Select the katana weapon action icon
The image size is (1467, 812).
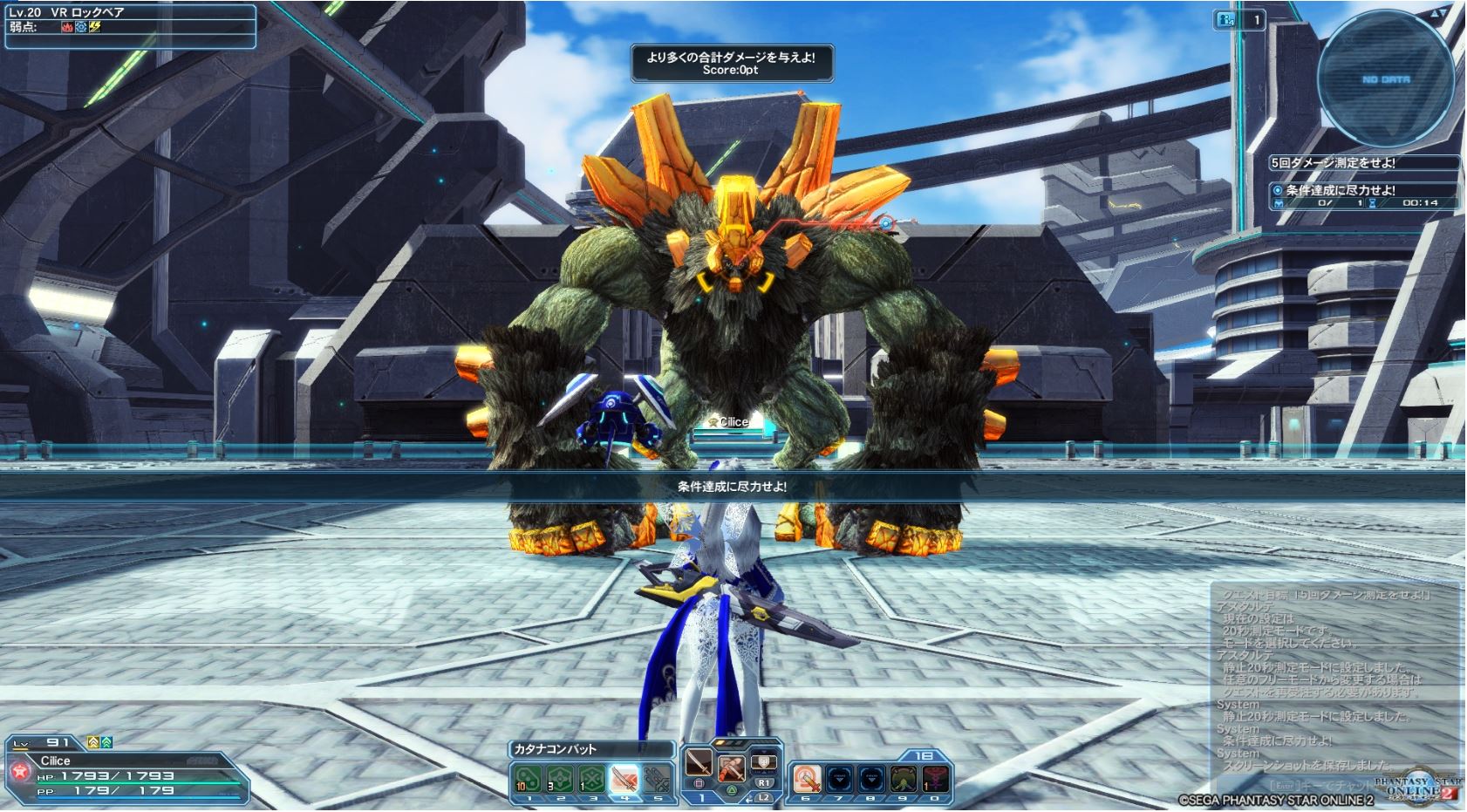(x=698, y=765)
